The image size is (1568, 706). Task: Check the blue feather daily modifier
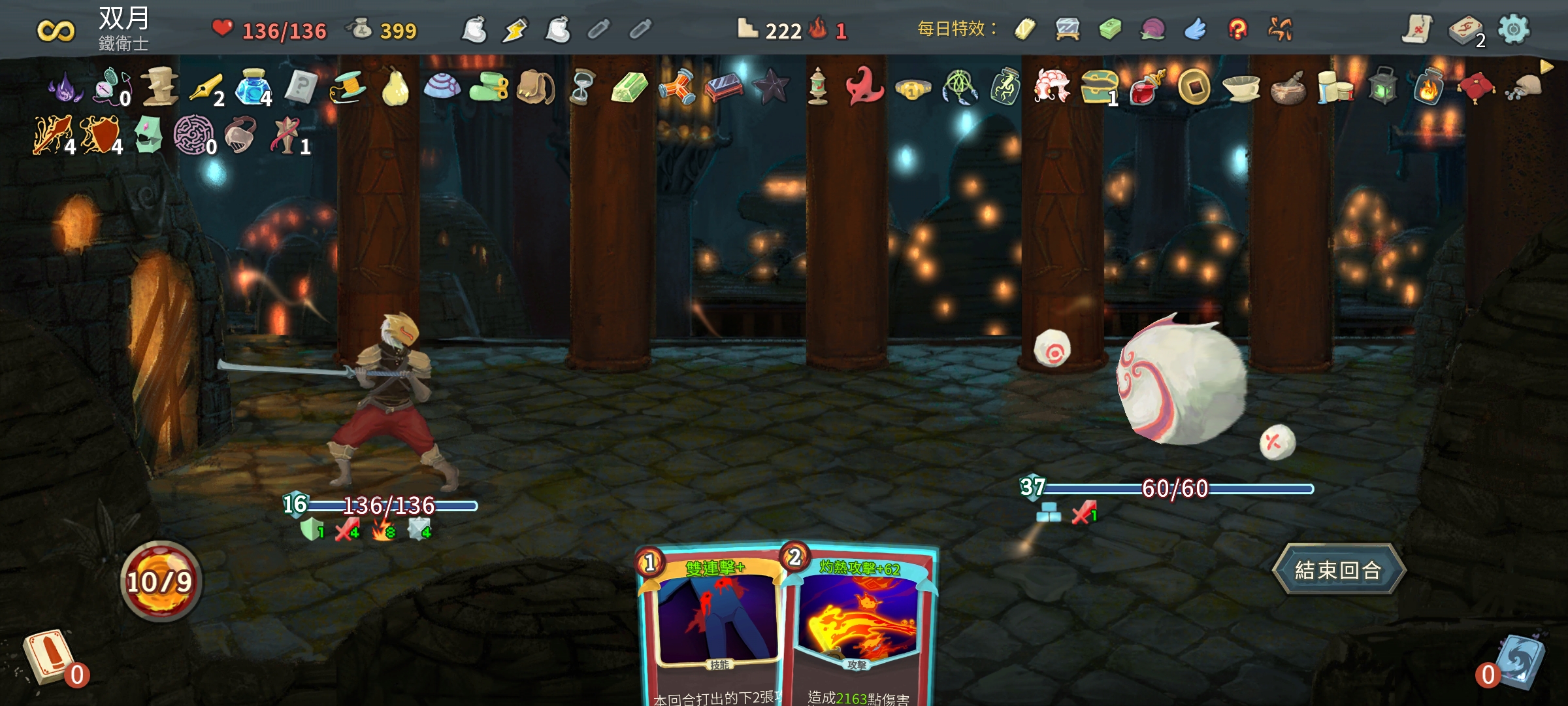tap(1195, 29)
